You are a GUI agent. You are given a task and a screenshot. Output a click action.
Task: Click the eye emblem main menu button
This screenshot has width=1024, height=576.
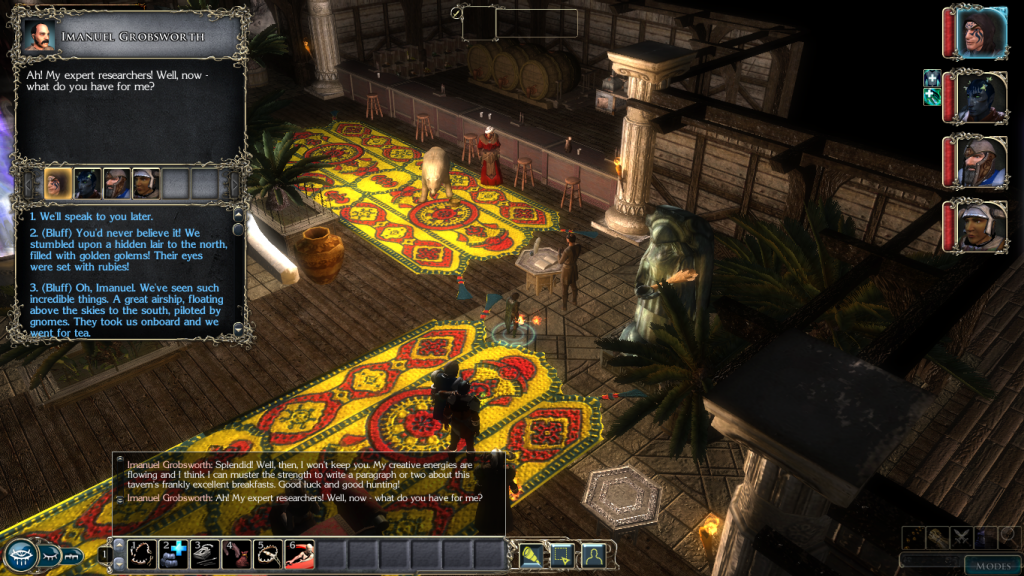pyautogui.click(x=19, y=555)
